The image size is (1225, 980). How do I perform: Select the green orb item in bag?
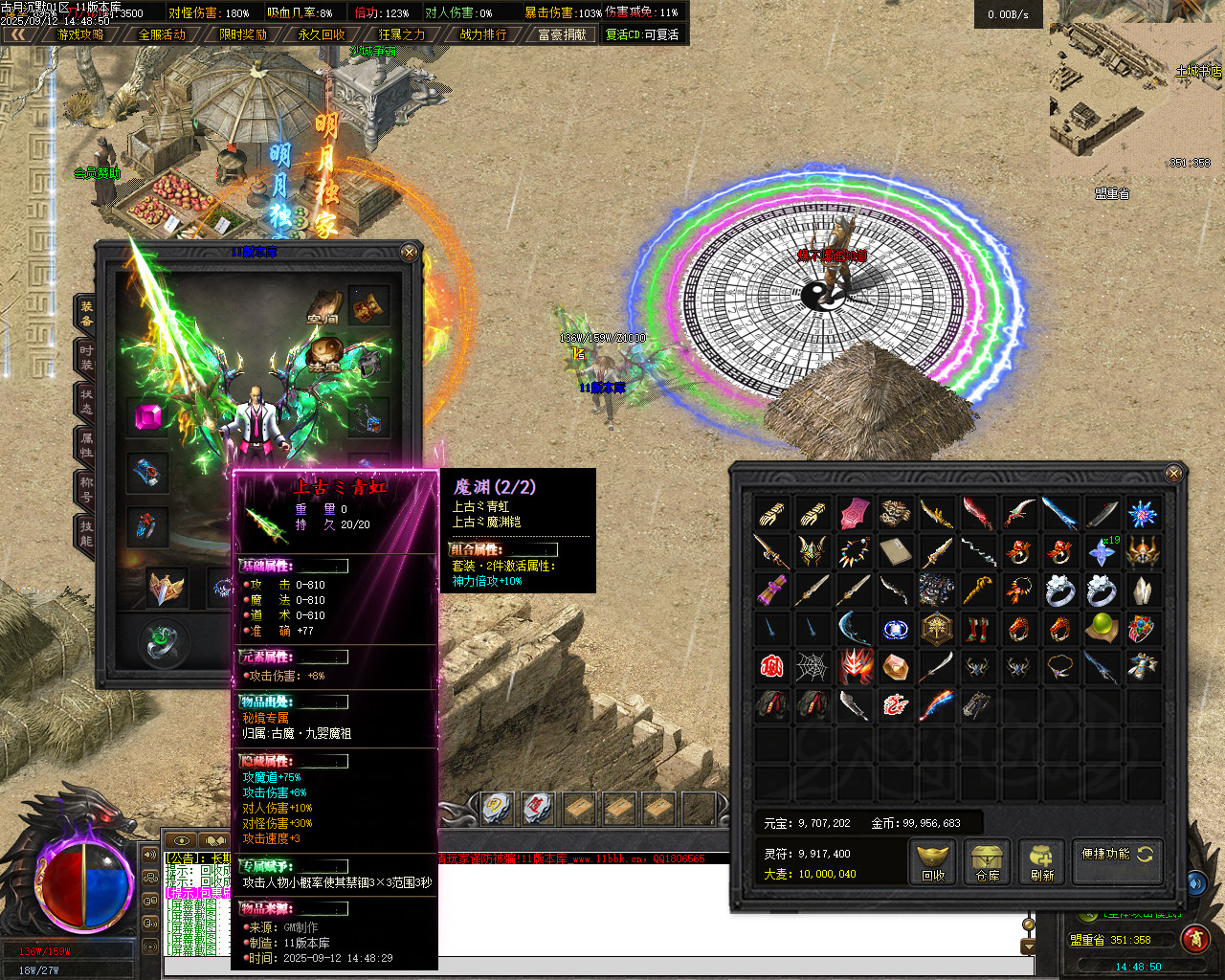click(x=1102, y=628)
